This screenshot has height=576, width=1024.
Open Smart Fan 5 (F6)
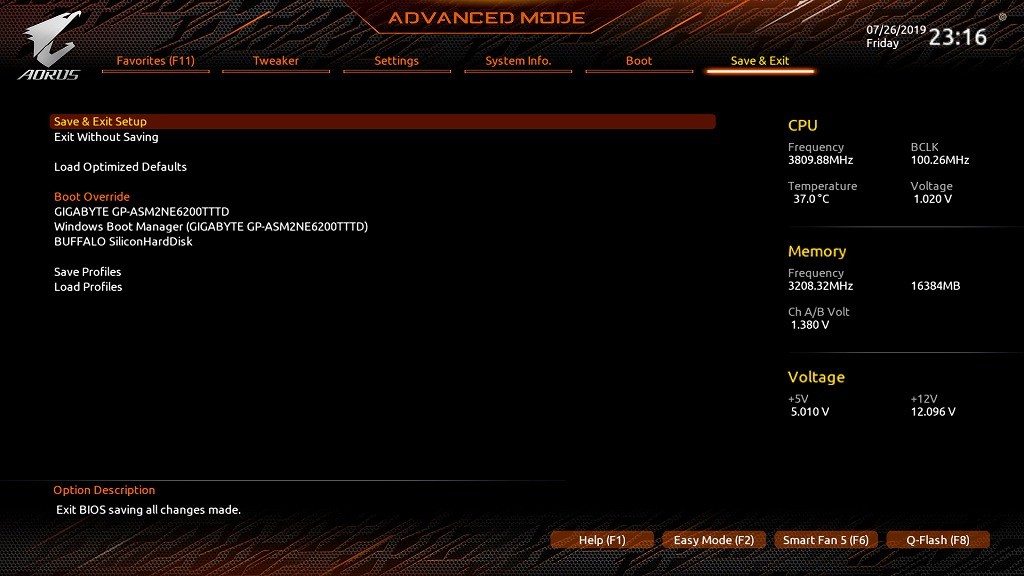[826, 540]
